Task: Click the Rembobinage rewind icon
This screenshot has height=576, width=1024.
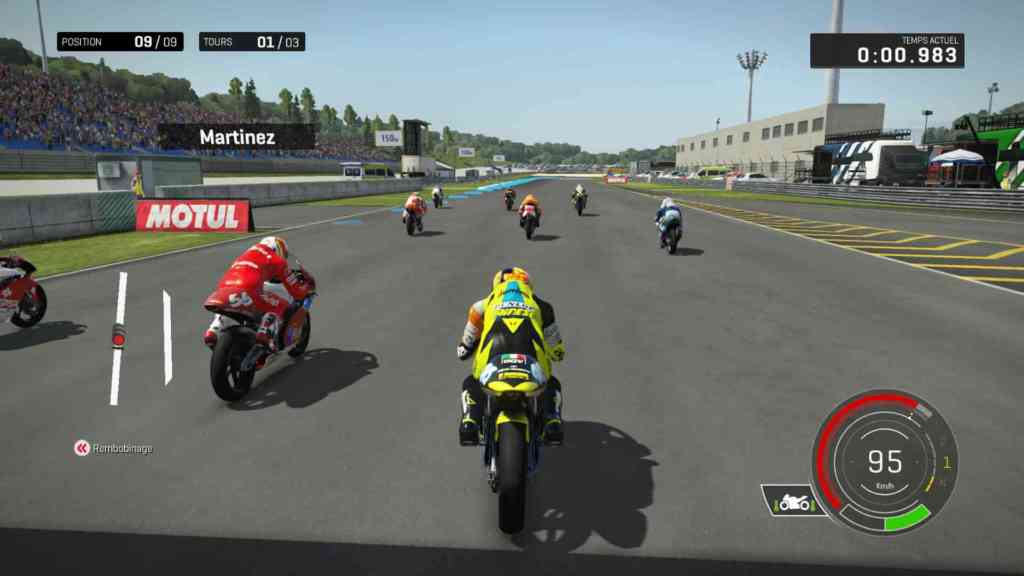Action: pos(82,448)
